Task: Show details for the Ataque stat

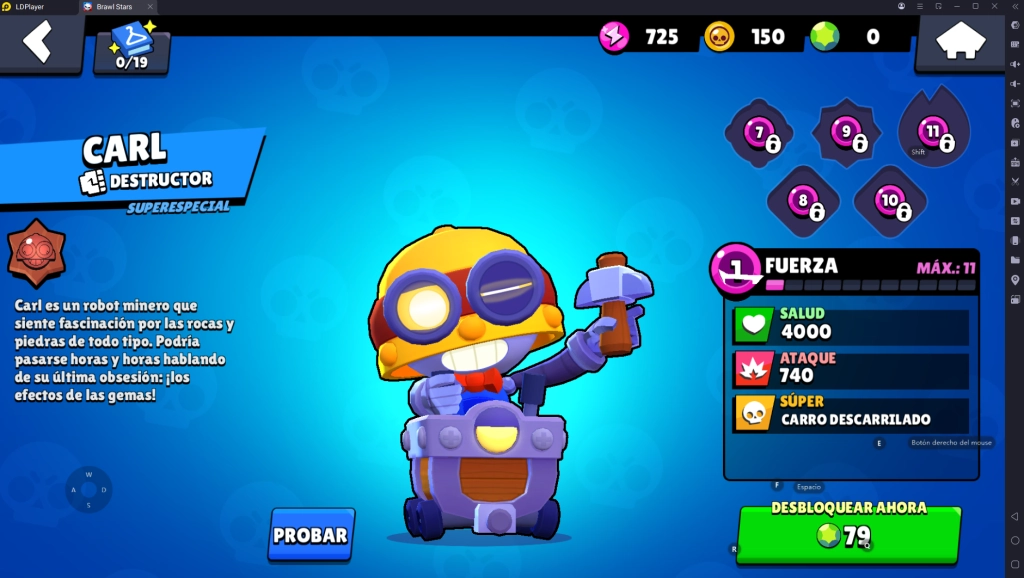Action: tap(851, 368)
